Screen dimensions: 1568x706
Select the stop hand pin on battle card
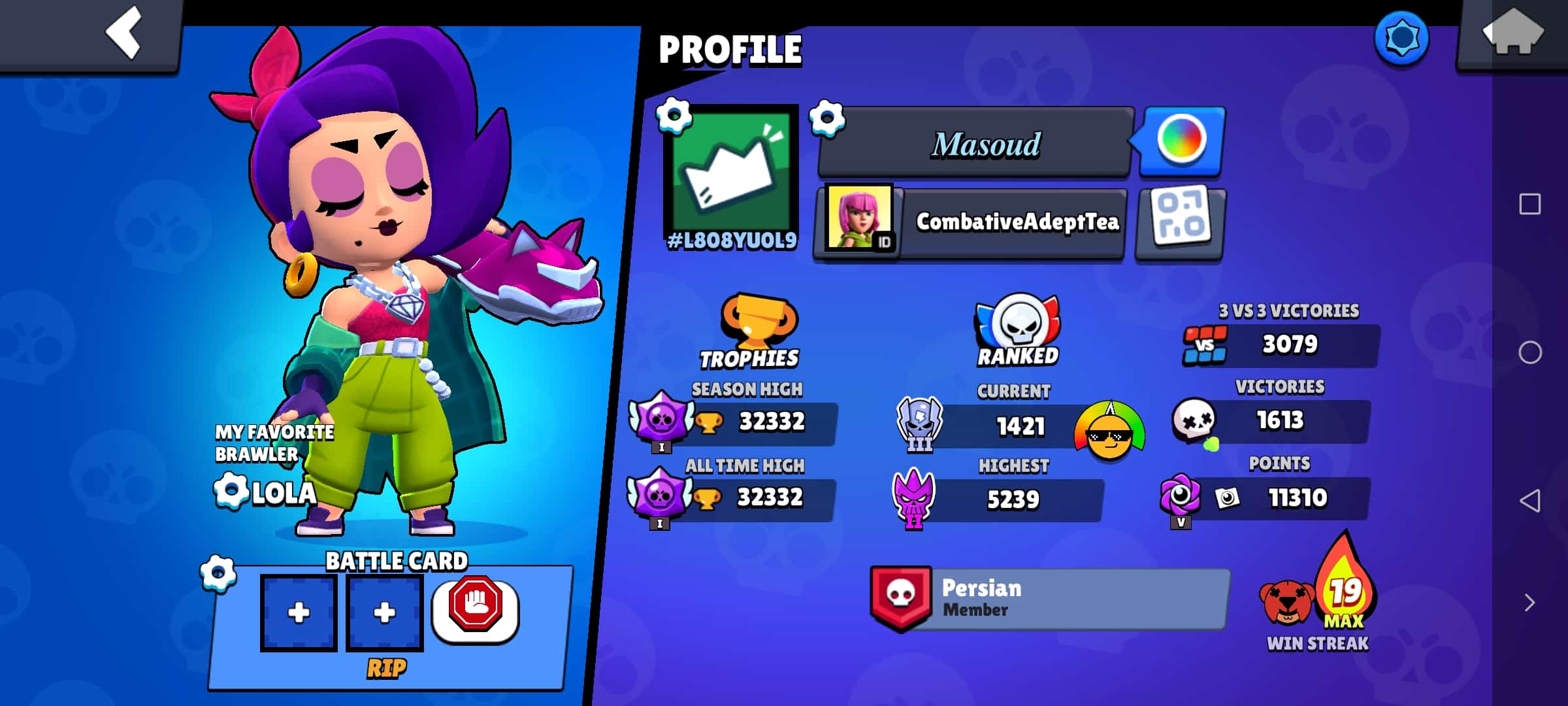click(476, 607)
